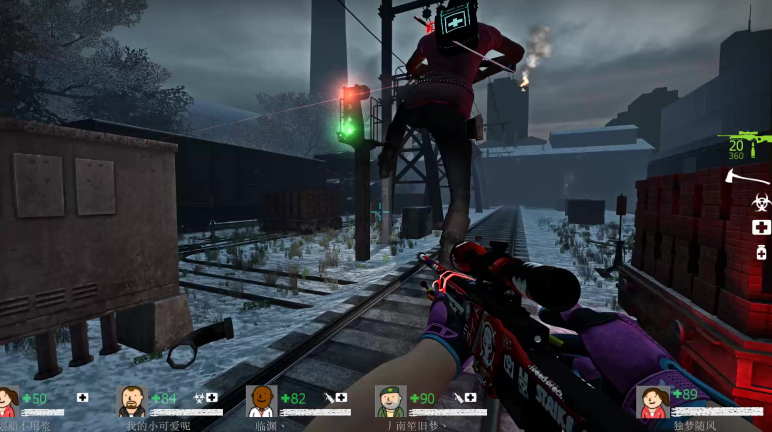Click the teammate portrait with 50 health

(x=8, y=402)
